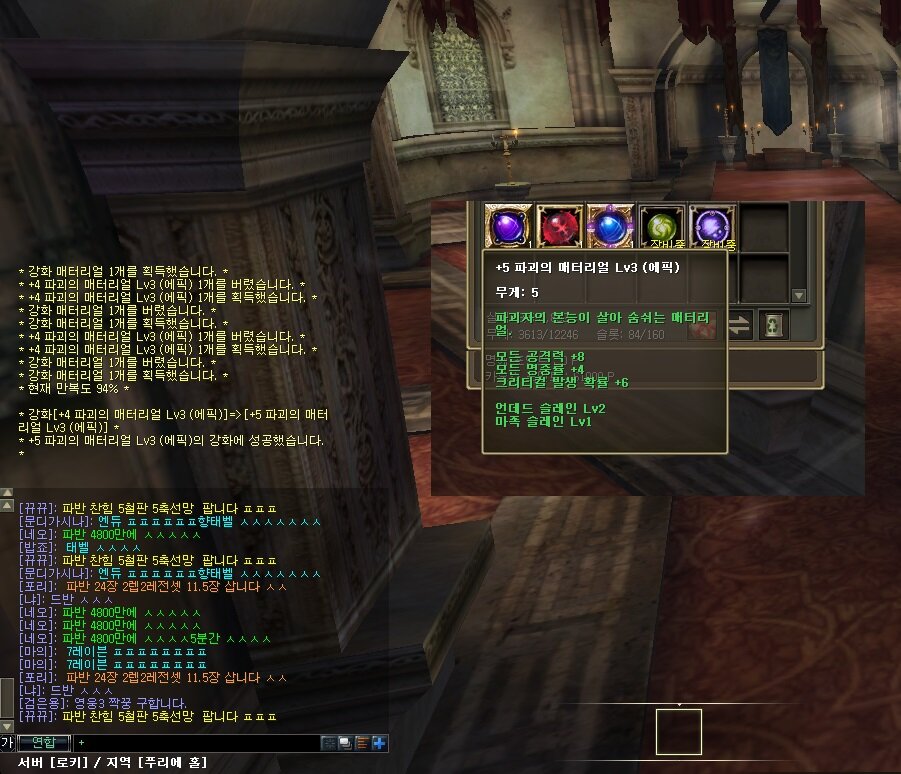This screenshot has height=774, width=901.
Task: Click the empty quick slot box
Action: 678,731
